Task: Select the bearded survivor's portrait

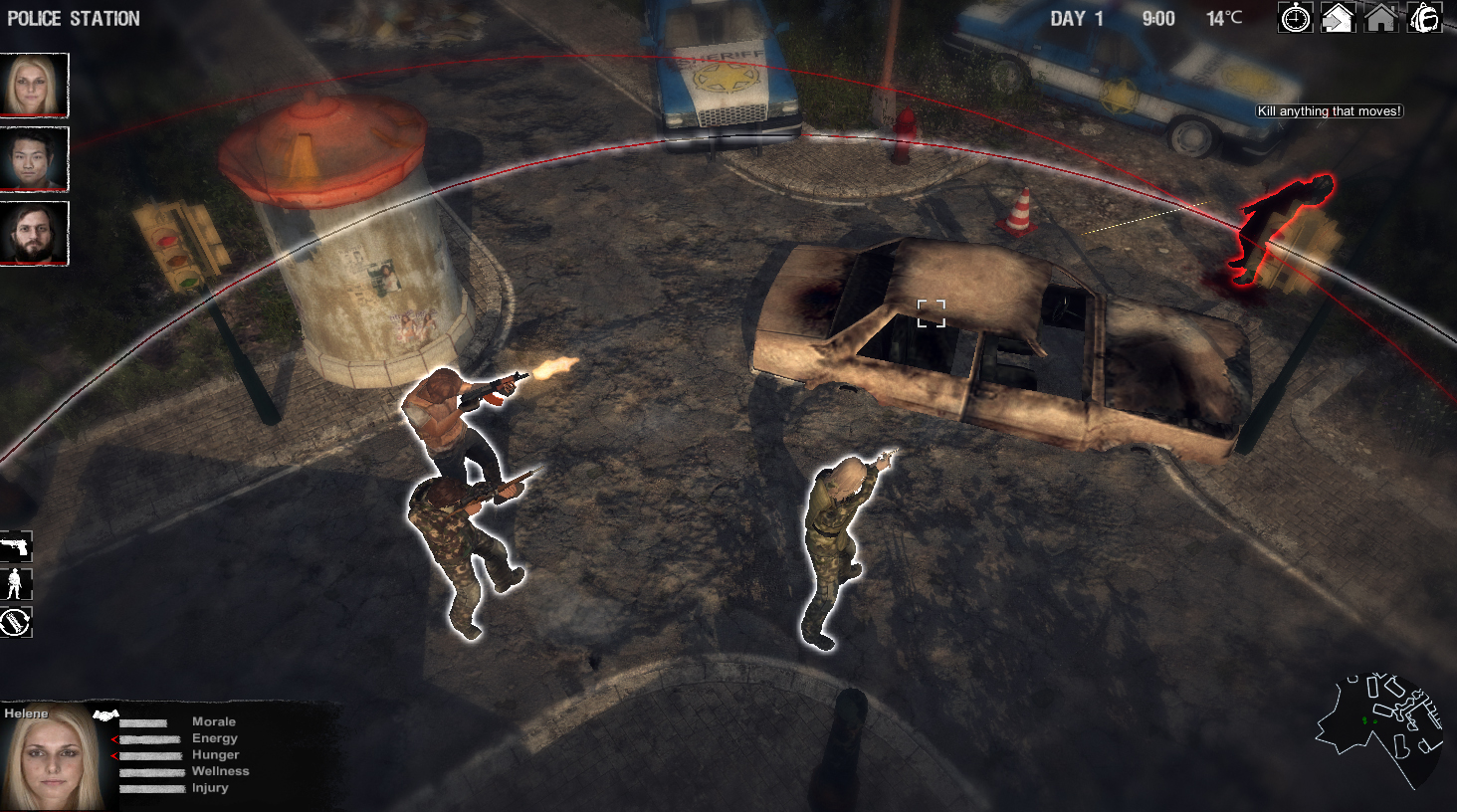Action: click(x=35, y=233)
